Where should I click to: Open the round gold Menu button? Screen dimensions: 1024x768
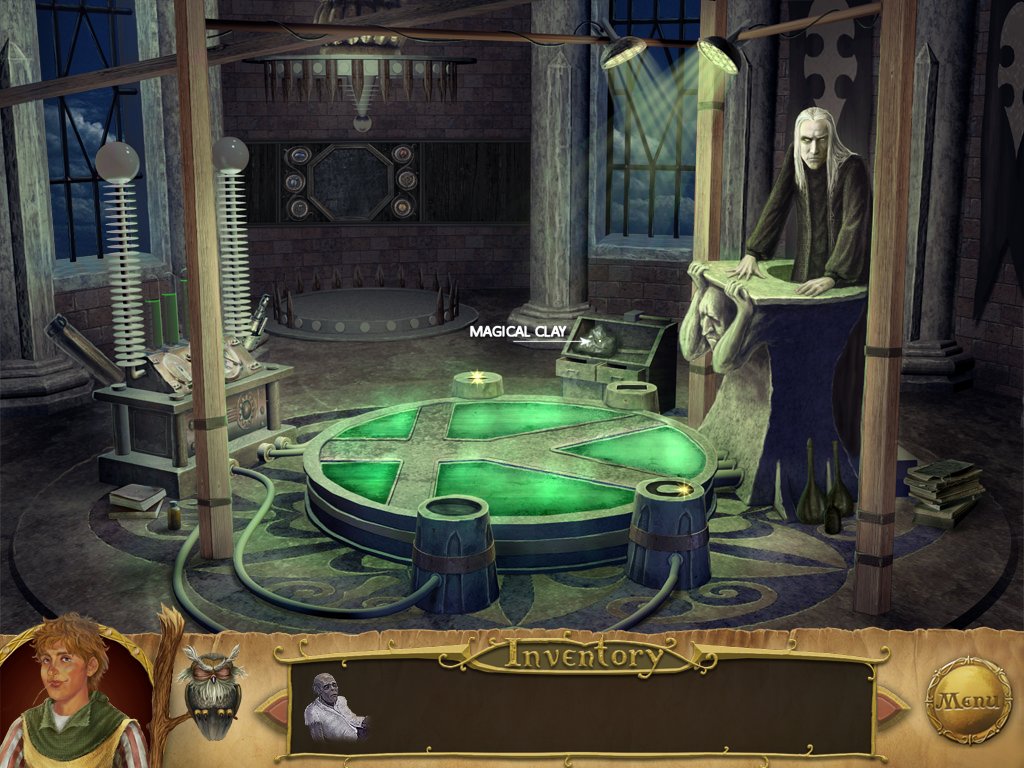click(x=968, y=700)
